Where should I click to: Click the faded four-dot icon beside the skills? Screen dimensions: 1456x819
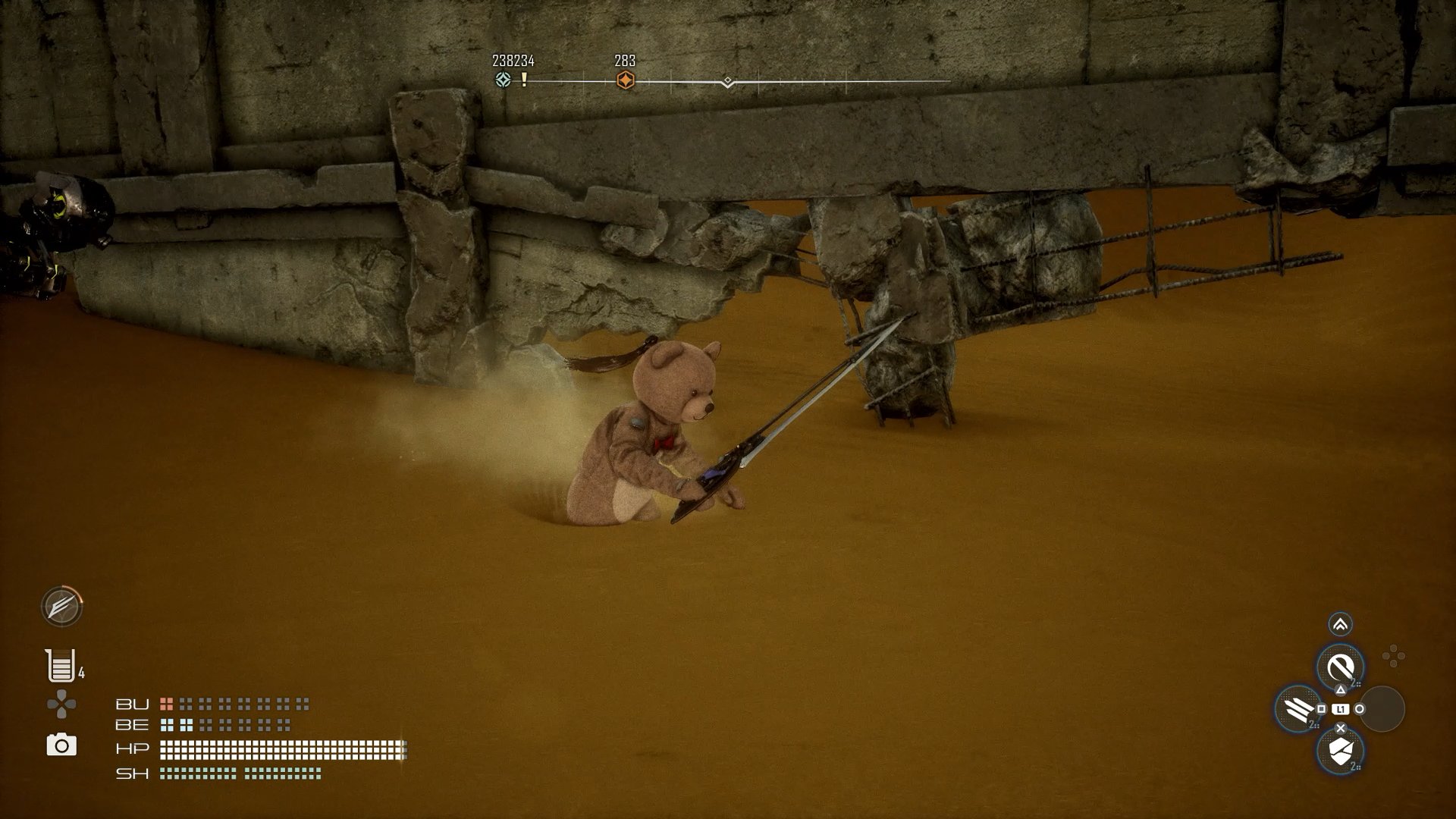click(1393, 657)
